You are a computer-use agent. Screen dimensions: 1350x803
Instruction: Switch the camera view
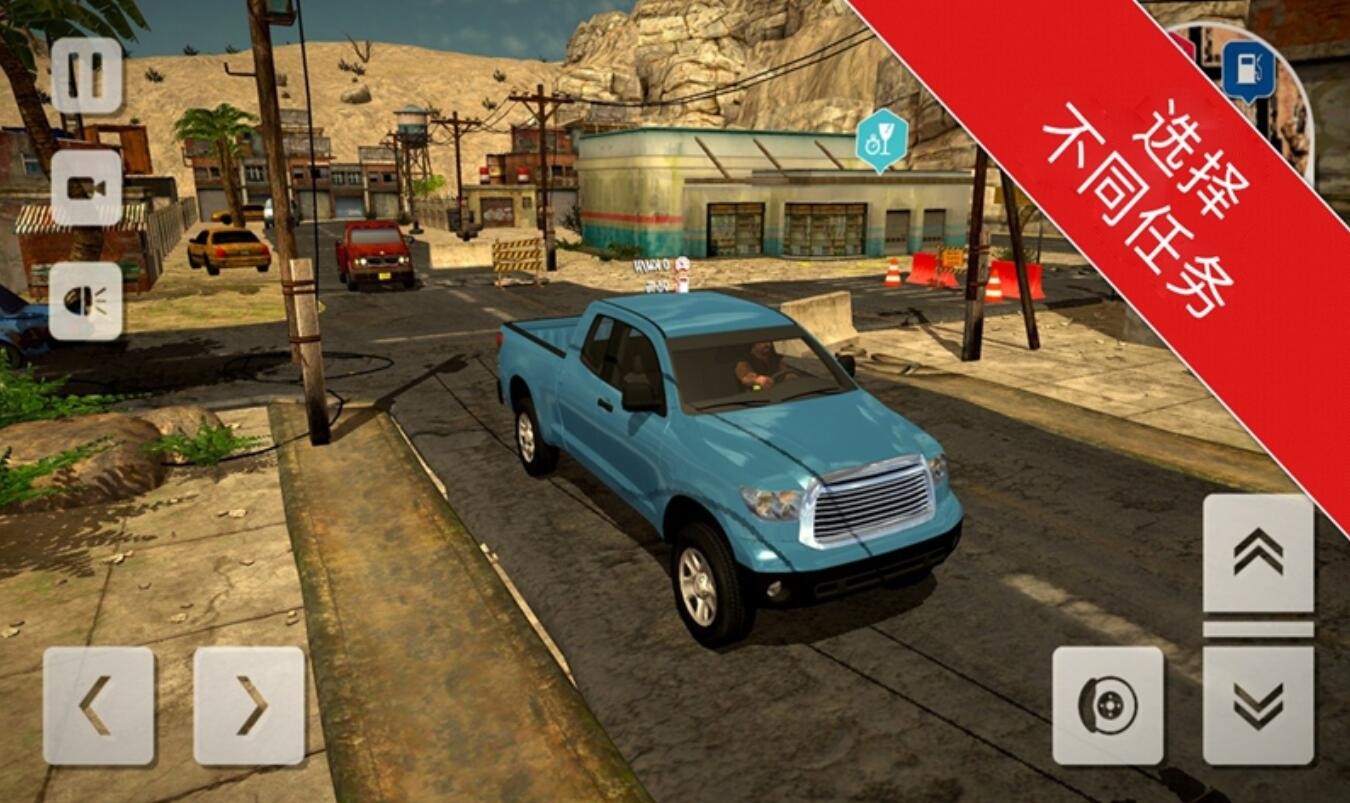(x=86, y=187)
